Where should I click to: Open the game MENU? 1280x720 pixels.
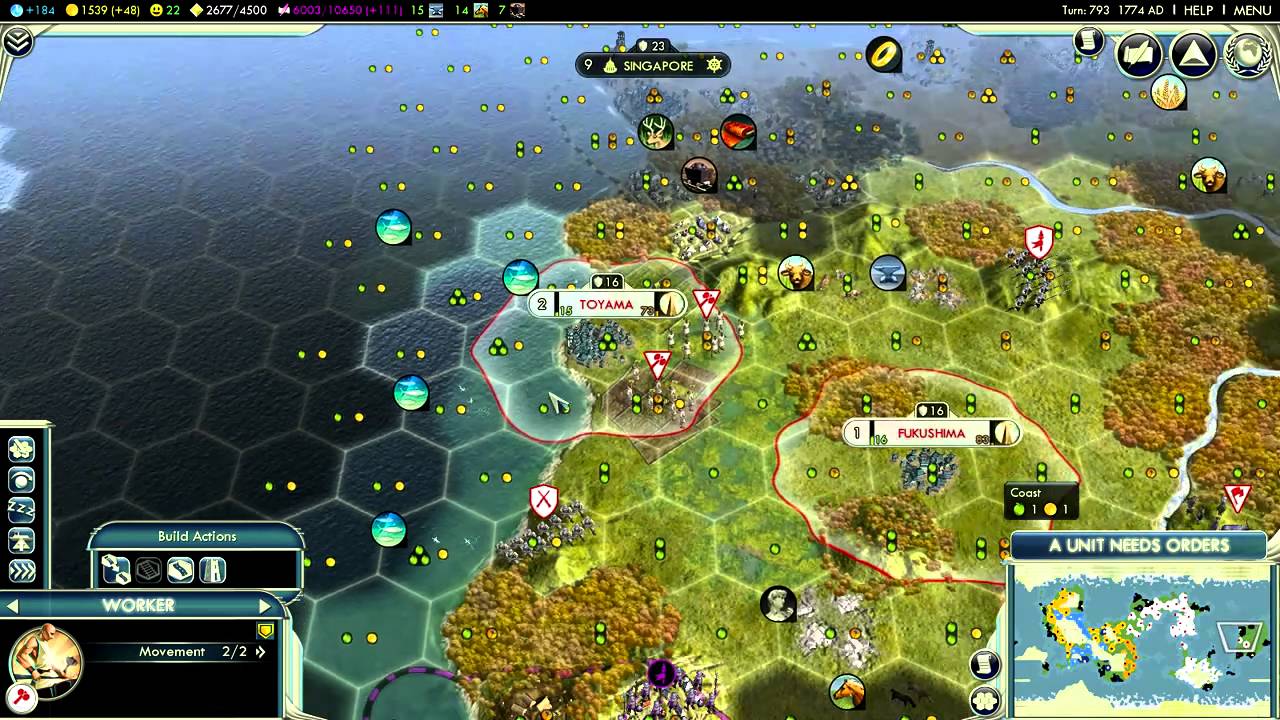(x=1252, y=10)
